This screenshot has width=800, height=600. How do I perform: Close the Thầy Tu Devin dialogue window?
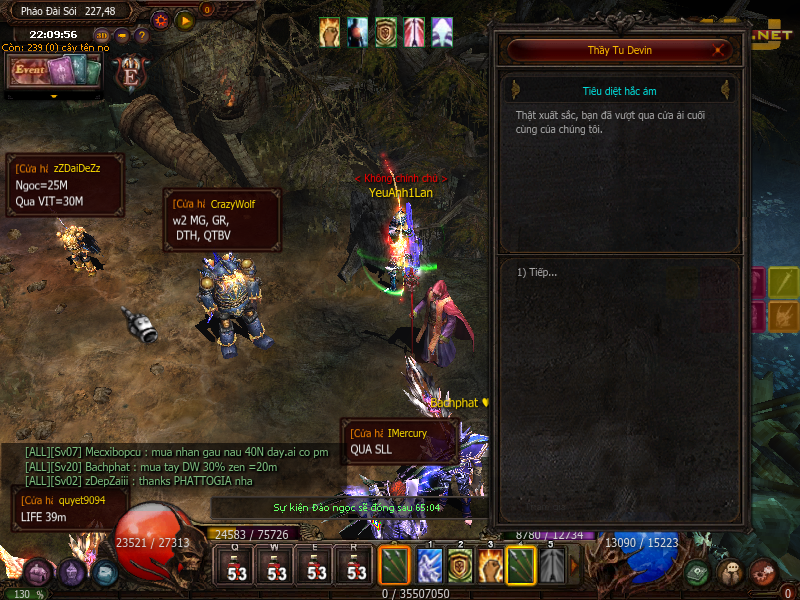click(x=718, y=49)
